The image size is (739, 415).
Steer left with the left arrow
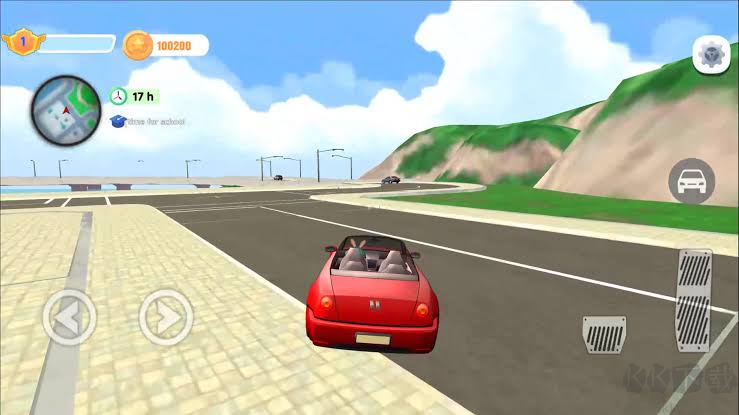click(69, 318)
